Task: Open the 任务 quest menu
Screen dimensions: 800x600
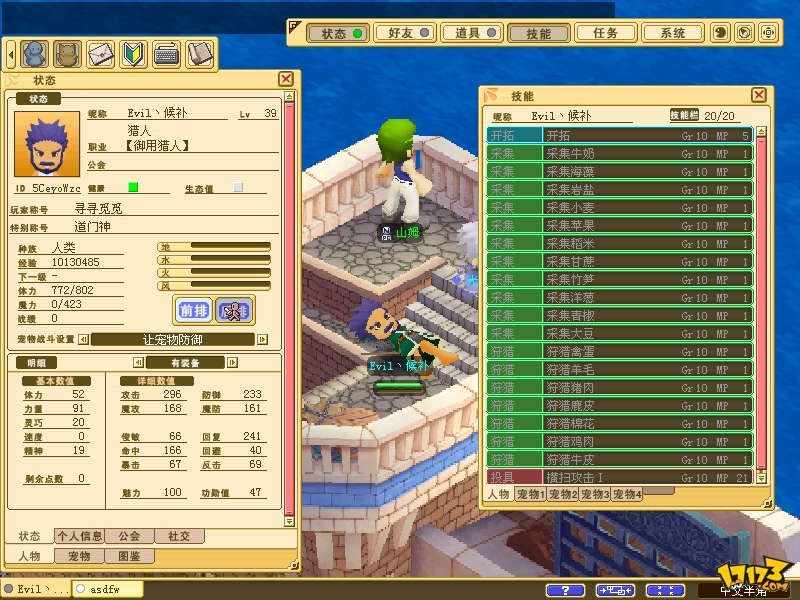Action: pyautogui.click(x=605, y=33)
